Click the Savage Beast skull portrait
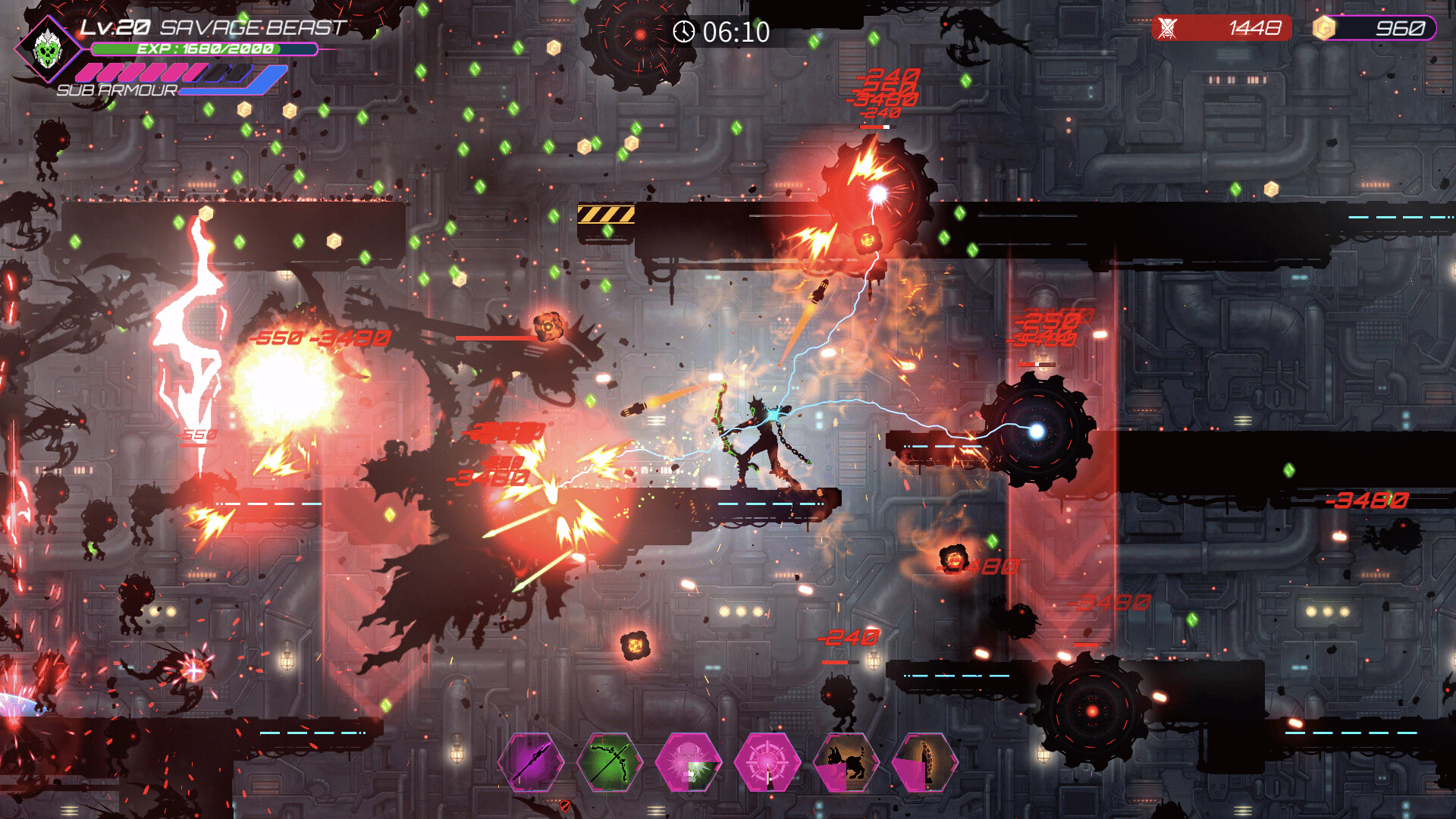Viewport: 1456px width, 819px height. [48, 49]
